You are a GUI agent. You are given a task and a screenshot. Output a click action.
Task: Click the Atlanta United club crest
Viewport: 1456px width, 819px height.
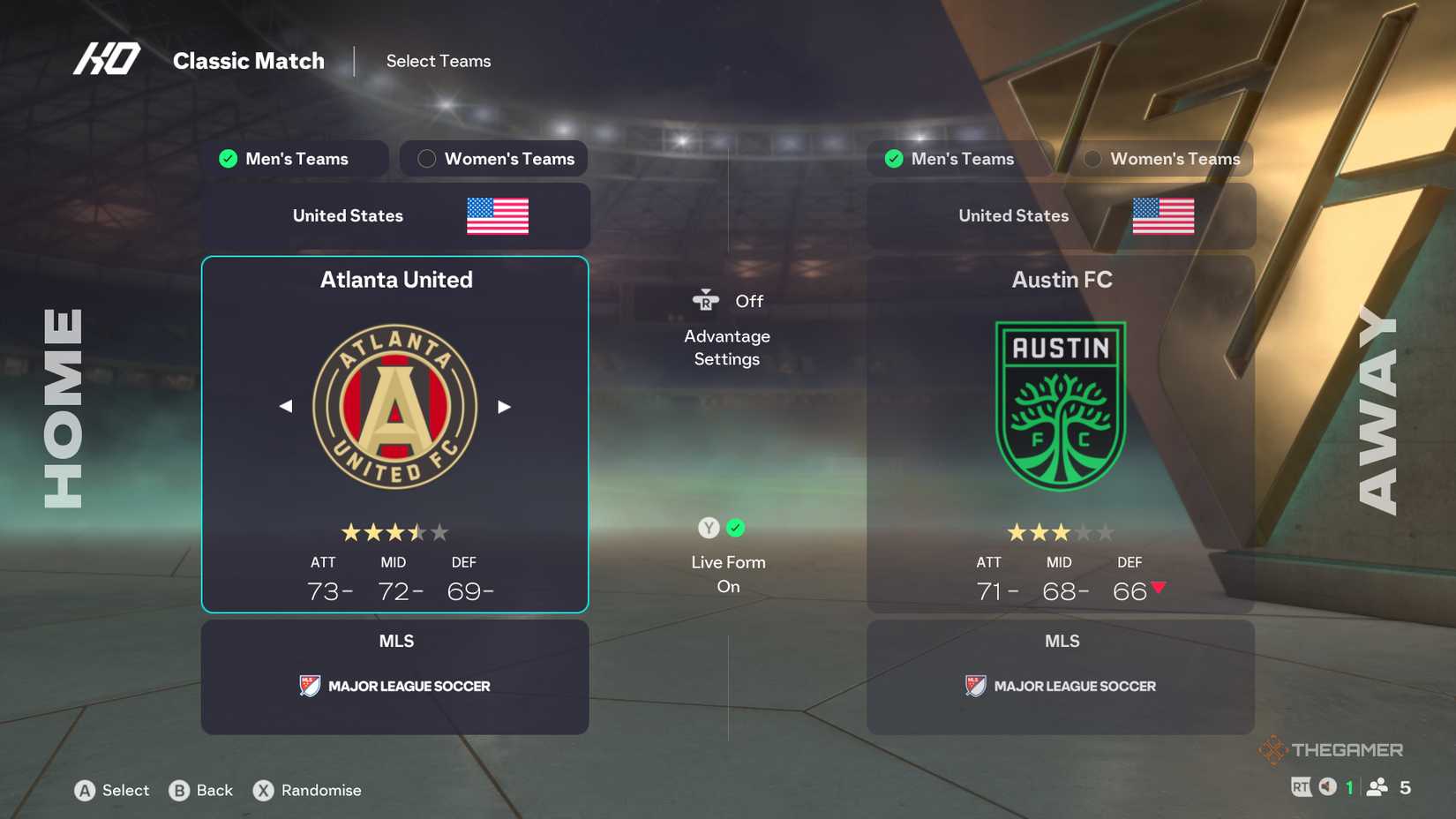point(394,406)
